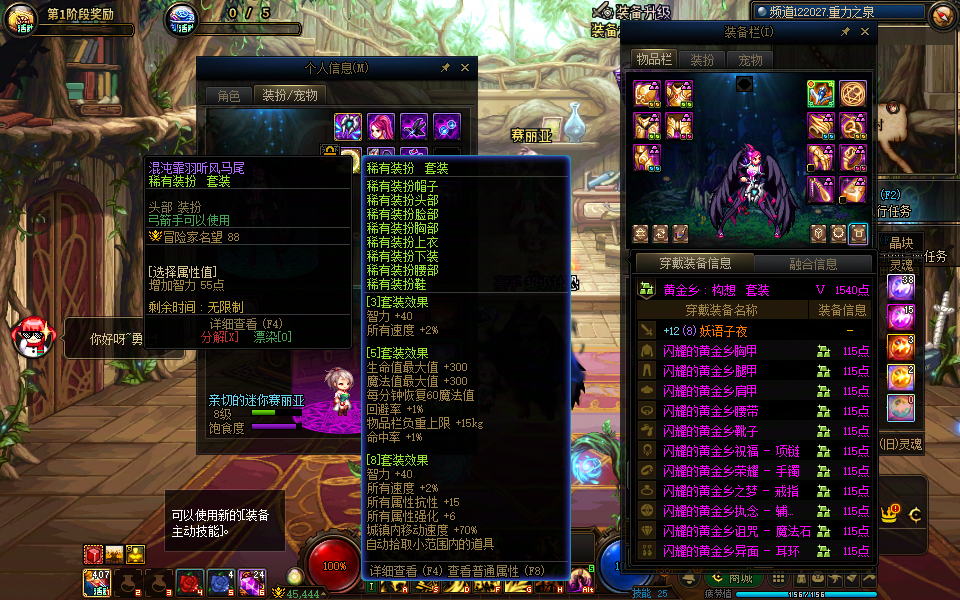
Task: Select the magic circle title slot
Action: [853, 94]
